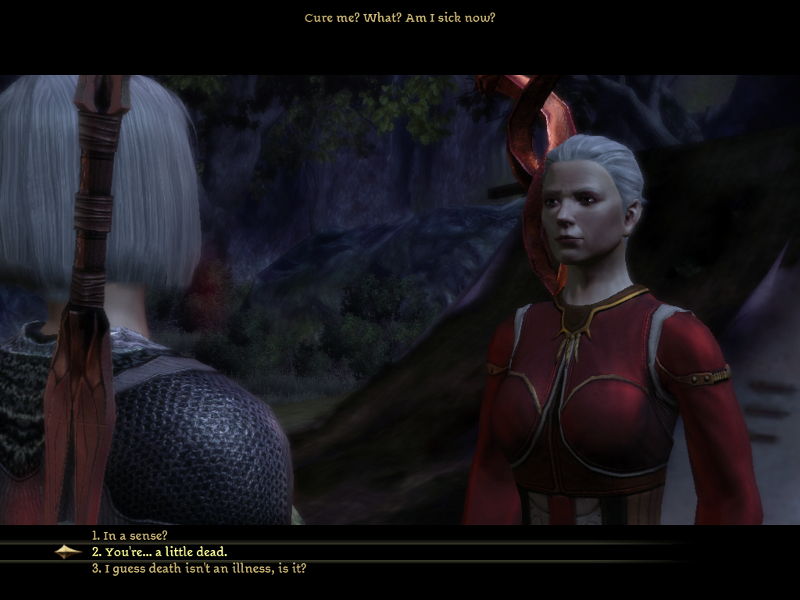Choose the reply "In a sense?"
The width and height of the screenshot is (800, 600).
(130, 536)
